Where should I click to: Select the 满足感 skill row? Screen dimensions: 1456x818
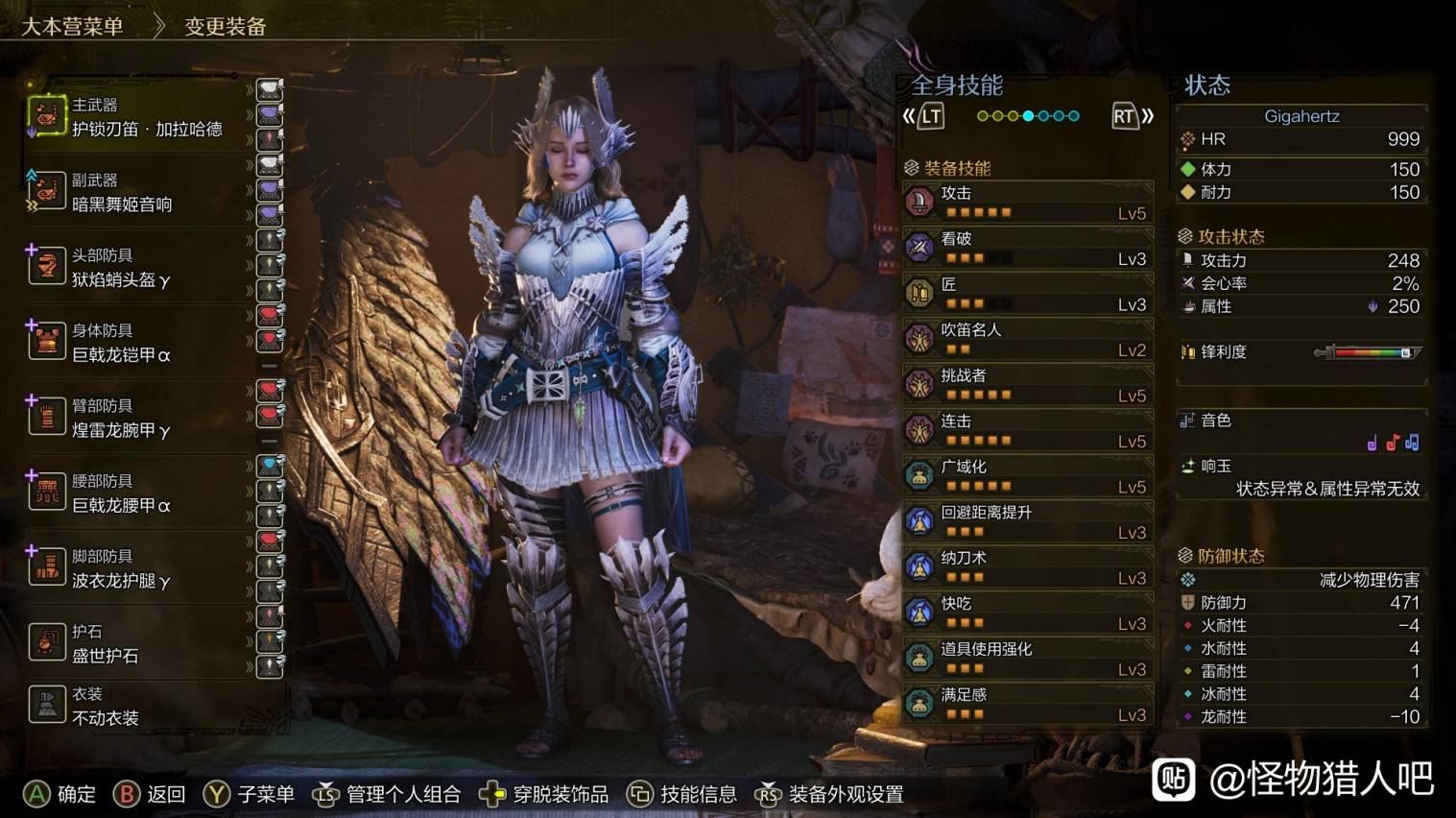[1027, 704]
